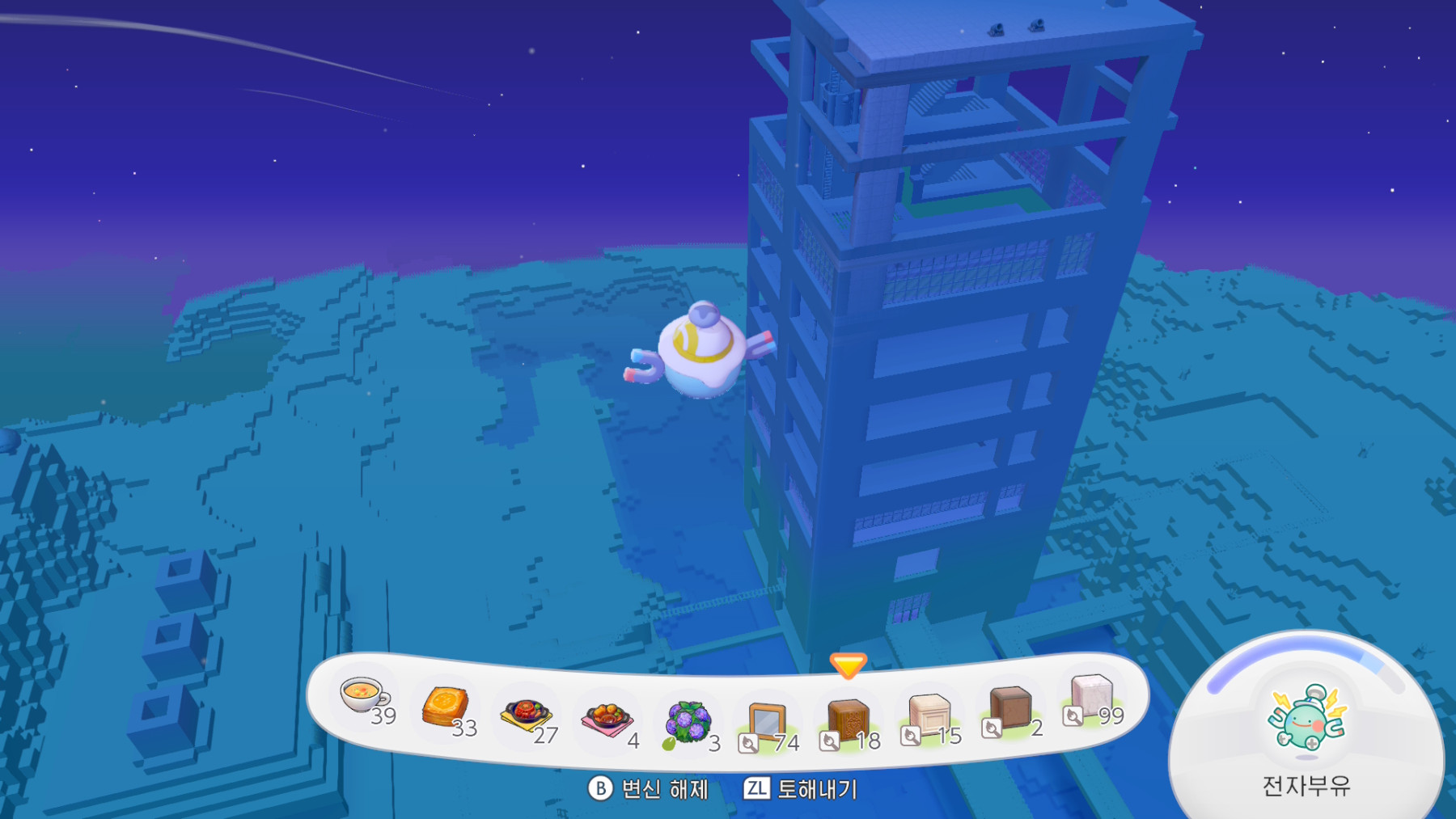Select the plain brown block slot
The image size is (1456, 819).
[x=1009, y=707]
